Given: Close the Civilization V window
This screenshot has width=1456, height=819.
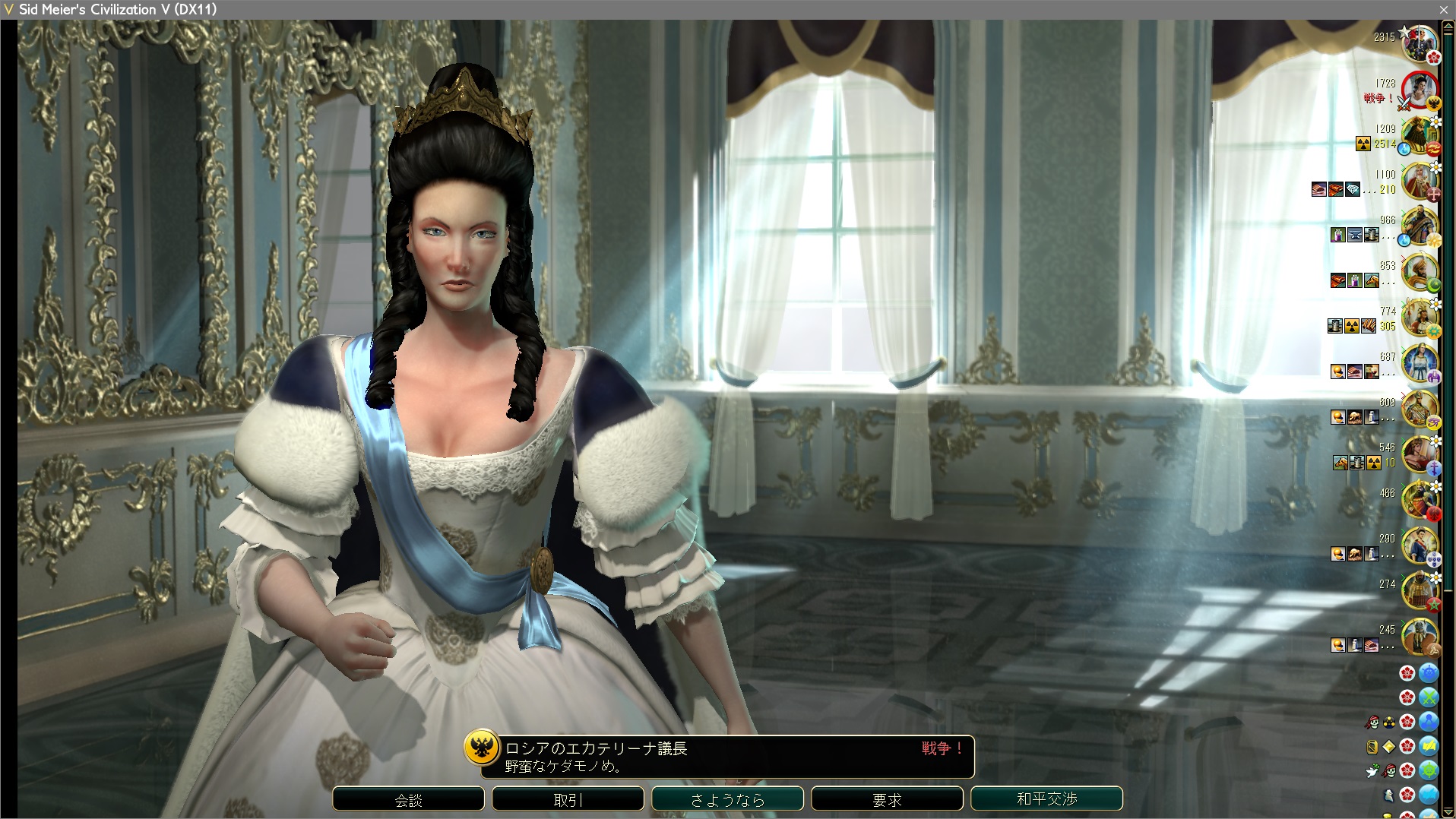Looking at the screenshot, I should pos(1443,9).
